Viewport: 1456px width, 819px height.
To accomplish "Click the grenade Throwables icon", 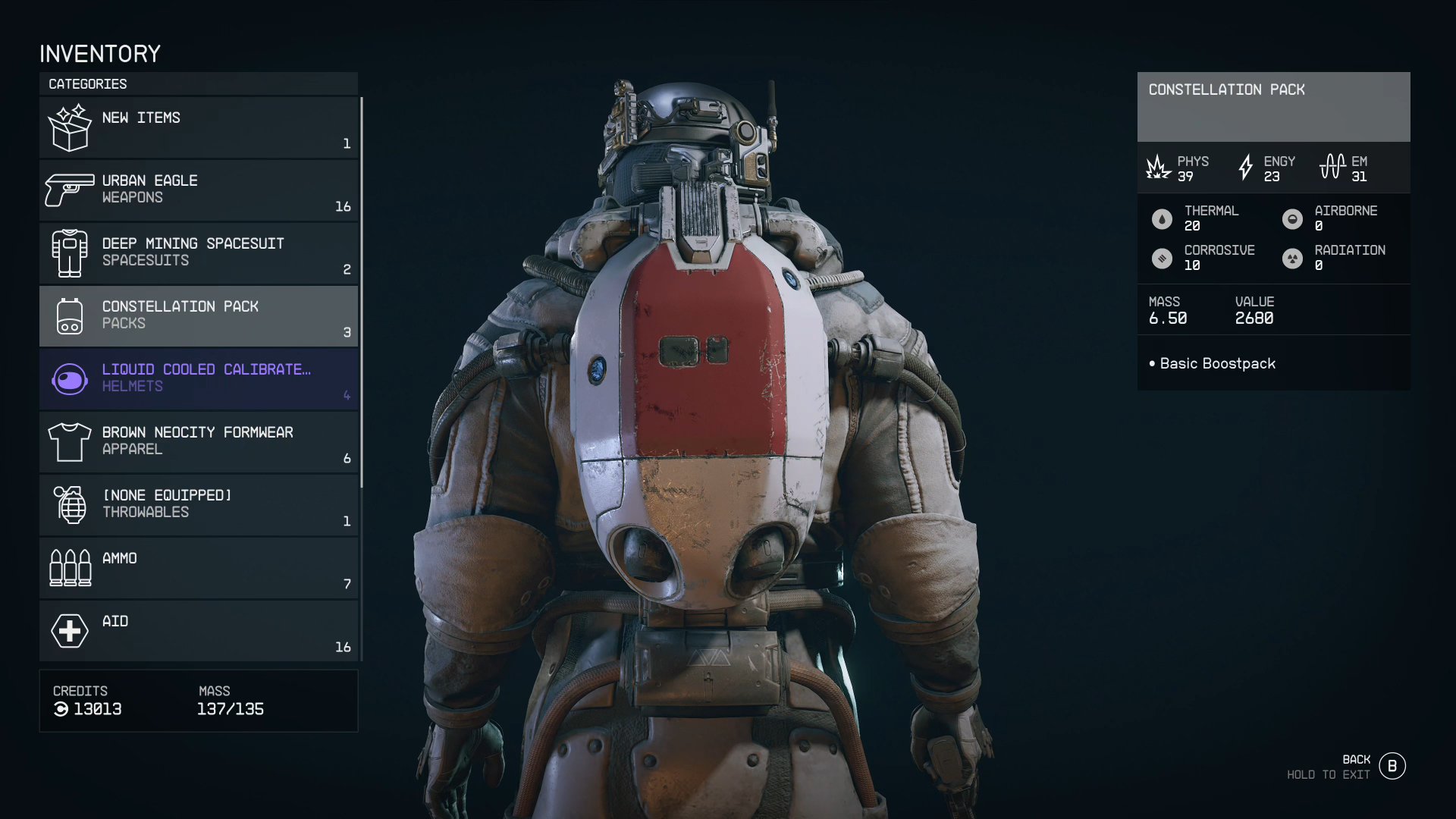I will [70, 504].
